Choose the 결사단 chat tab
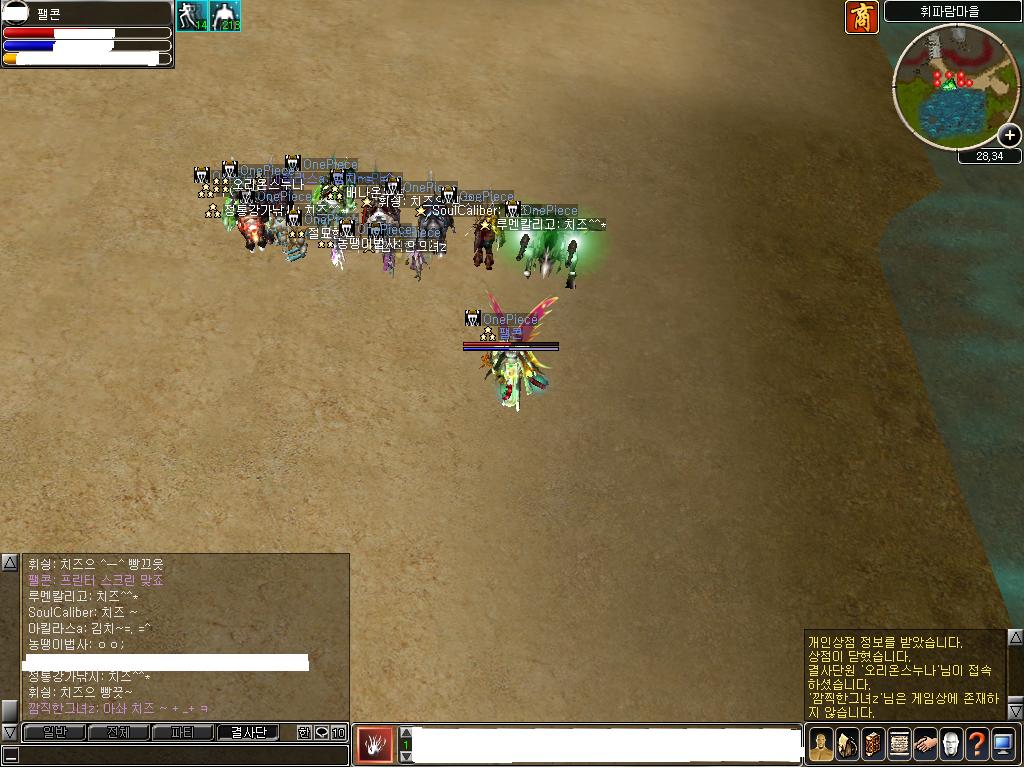Image resolution: width=1024 pixels, height=775 pixels. point(249,732)
